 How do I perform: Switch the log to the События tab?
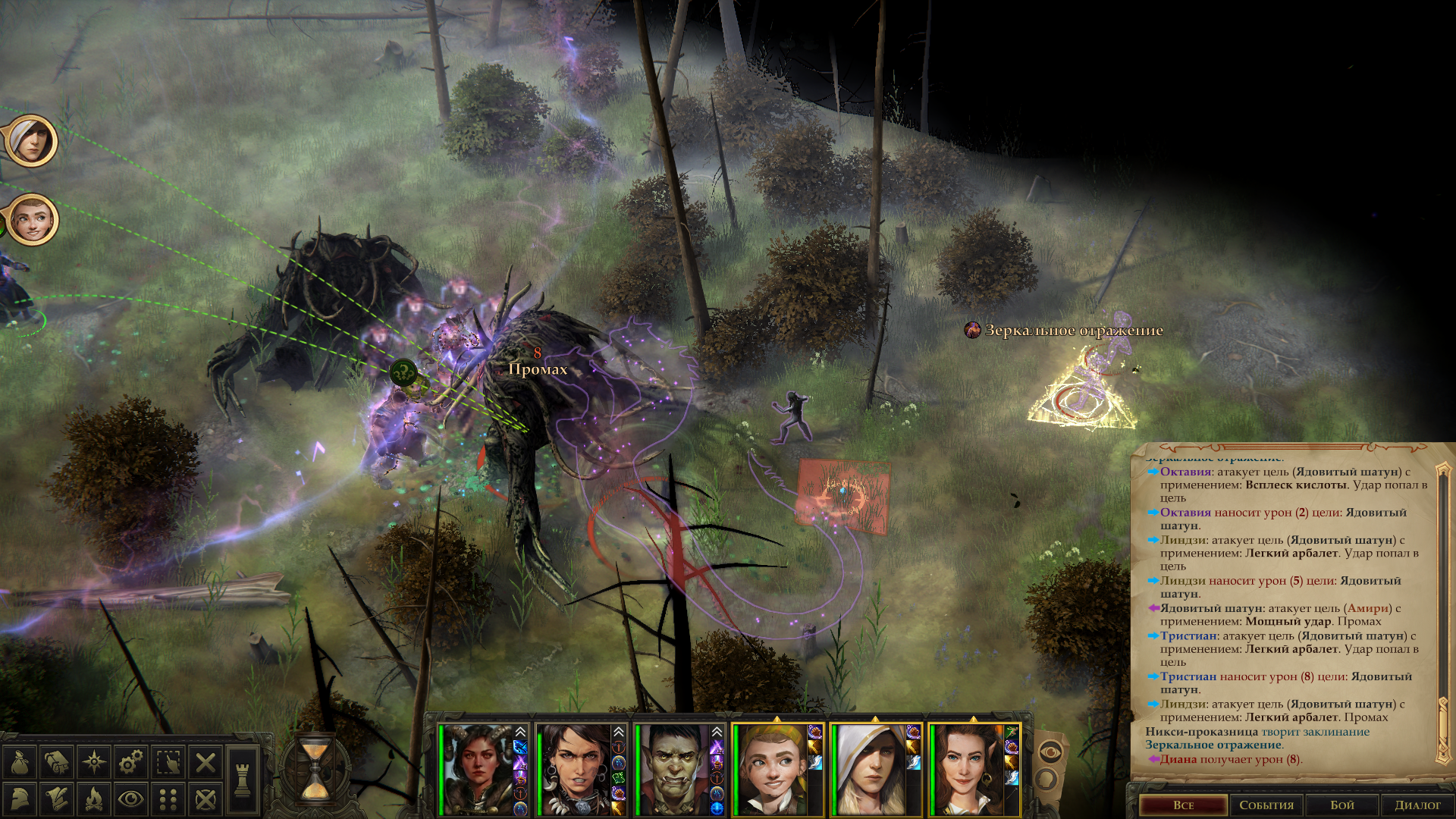(x=1266, y=805)
